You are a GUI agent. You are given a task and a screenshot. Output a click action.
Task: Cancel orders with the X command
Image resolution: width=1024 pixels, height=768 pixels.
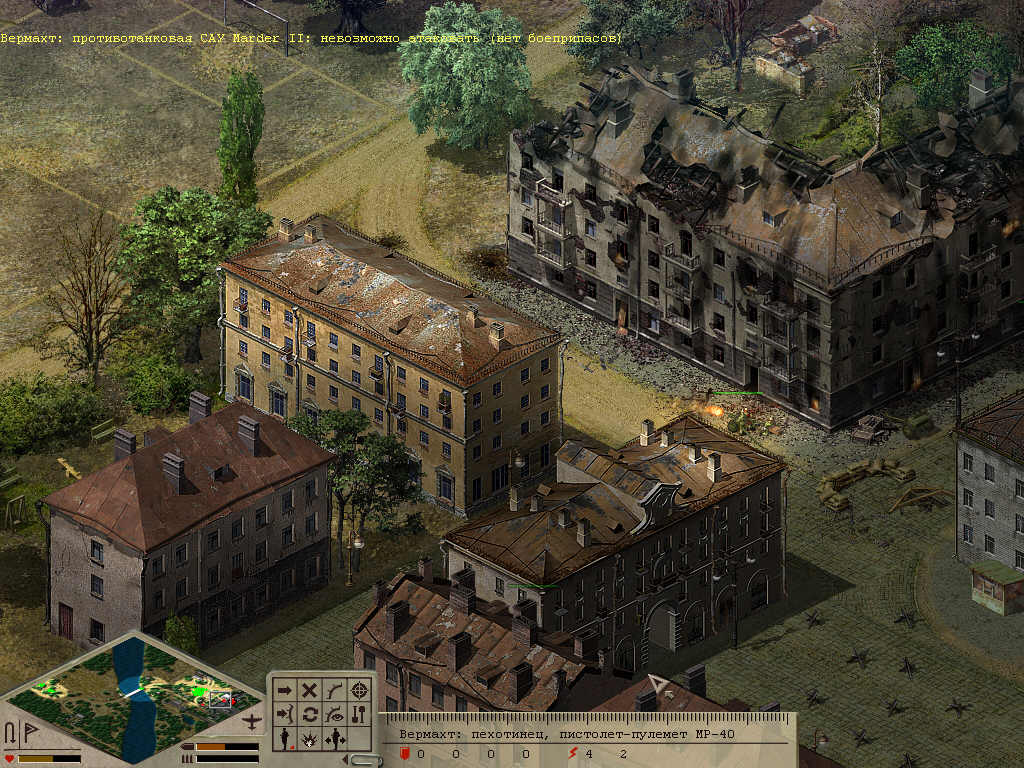click(310, 690)
